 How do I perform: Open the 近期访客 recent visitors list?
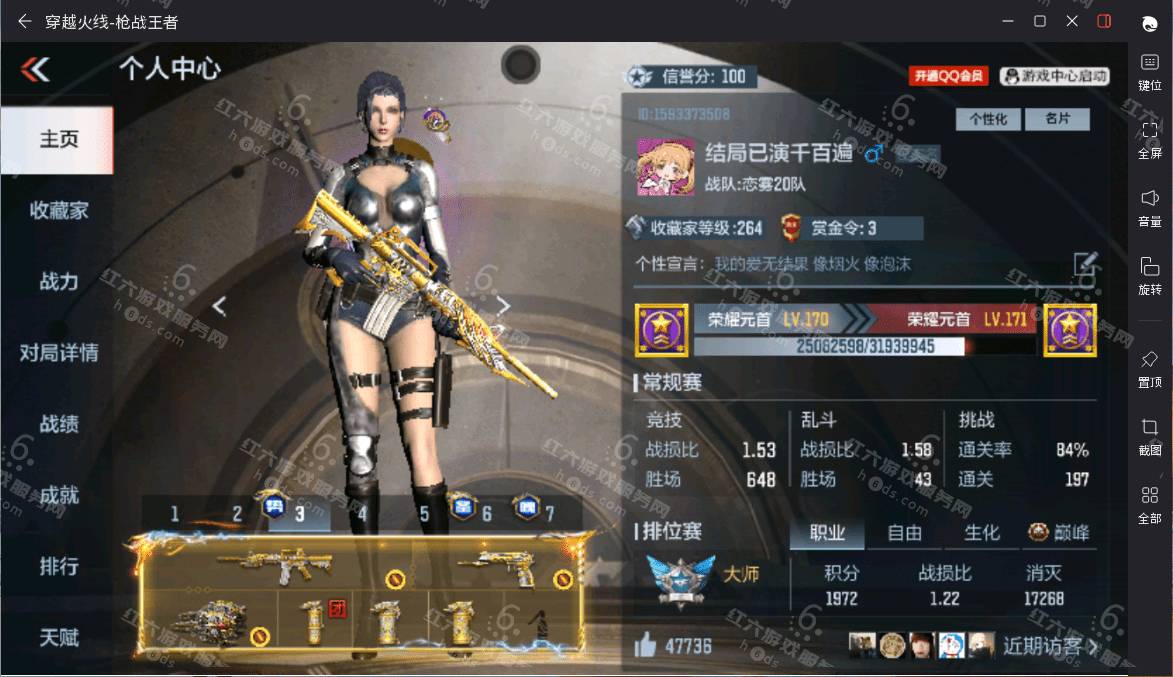pyautogui.click(x=1049, y=646)
